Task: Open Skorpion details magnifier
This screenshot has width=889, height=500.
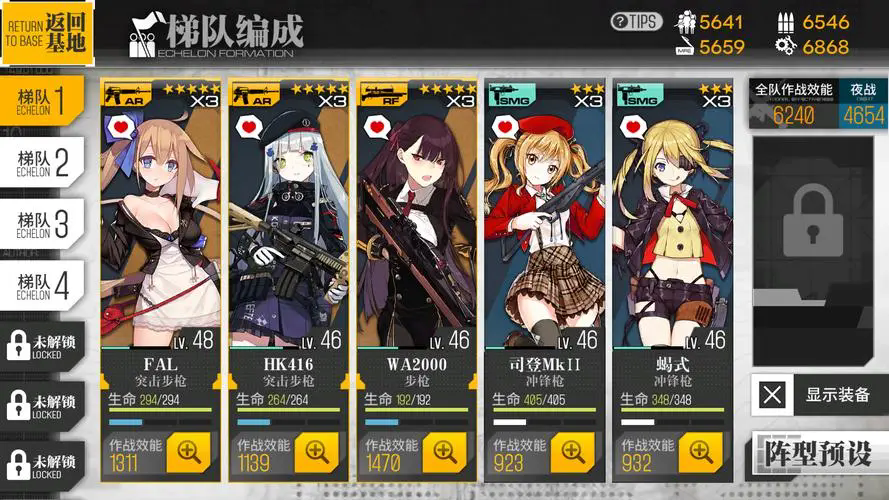Action: click(700, 453)
